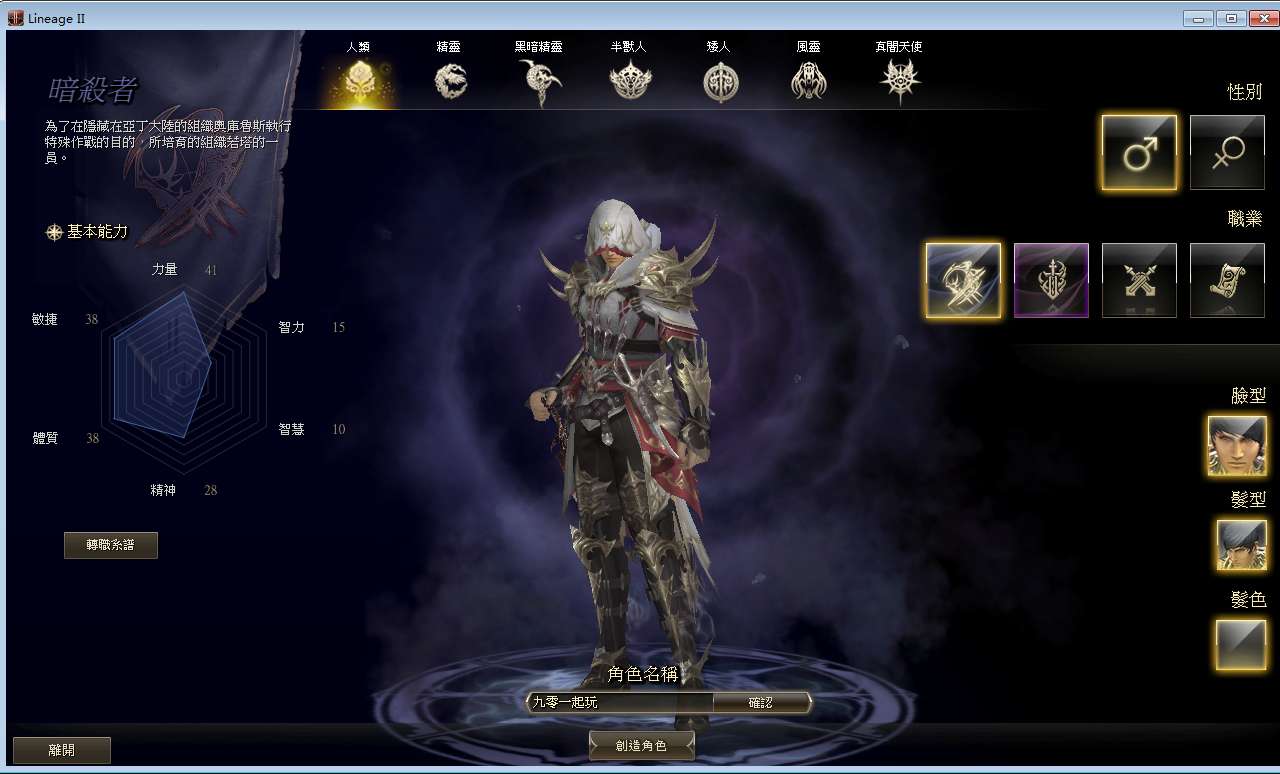Viewport: 1280px width, 774px height.
Task: Open the hair color swatch (髮色)
Action: pyautogui.click(x=1241, y=644)
